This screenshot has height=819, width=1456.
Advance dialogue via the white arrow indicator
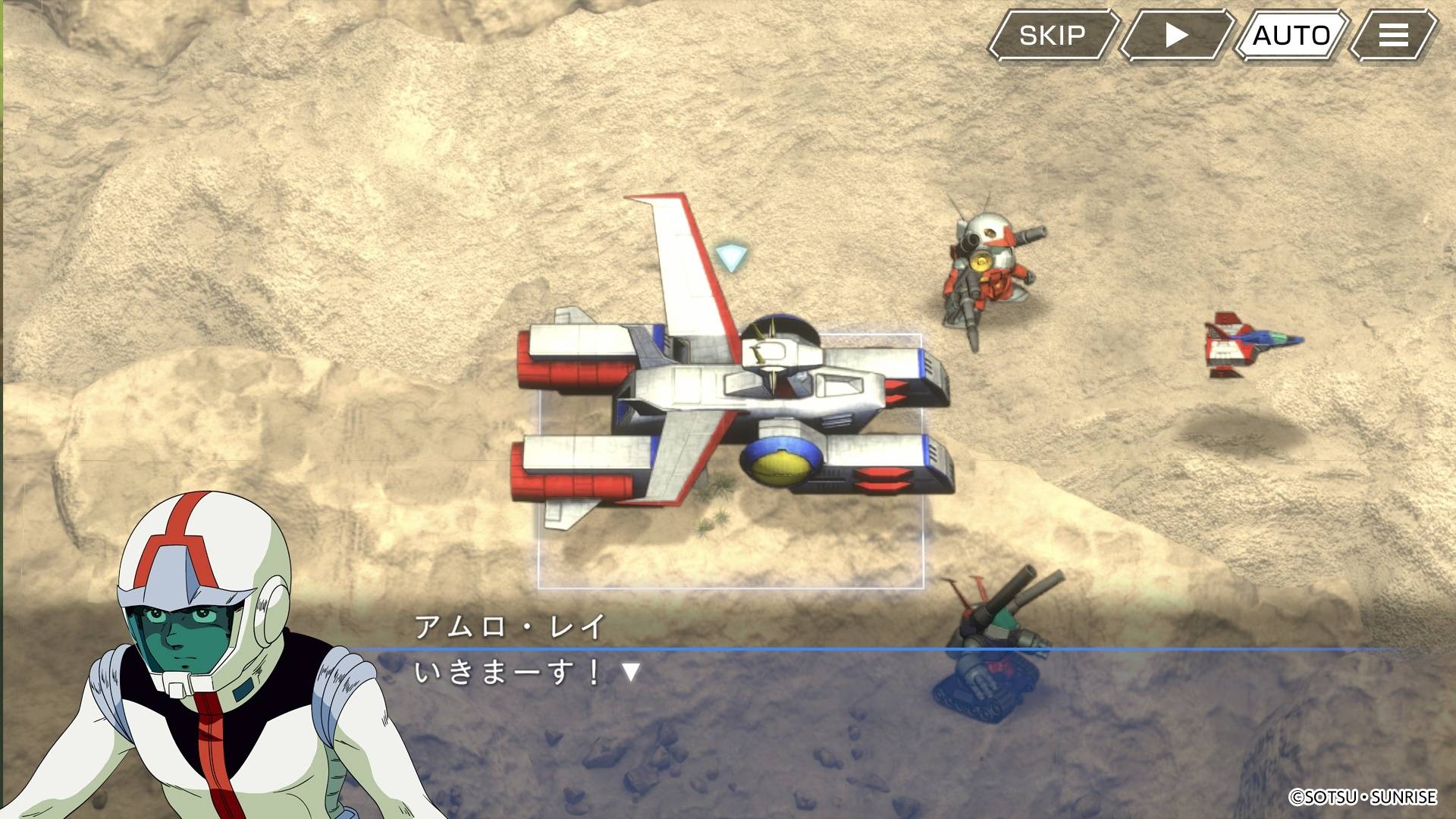[x=631, y=672]
